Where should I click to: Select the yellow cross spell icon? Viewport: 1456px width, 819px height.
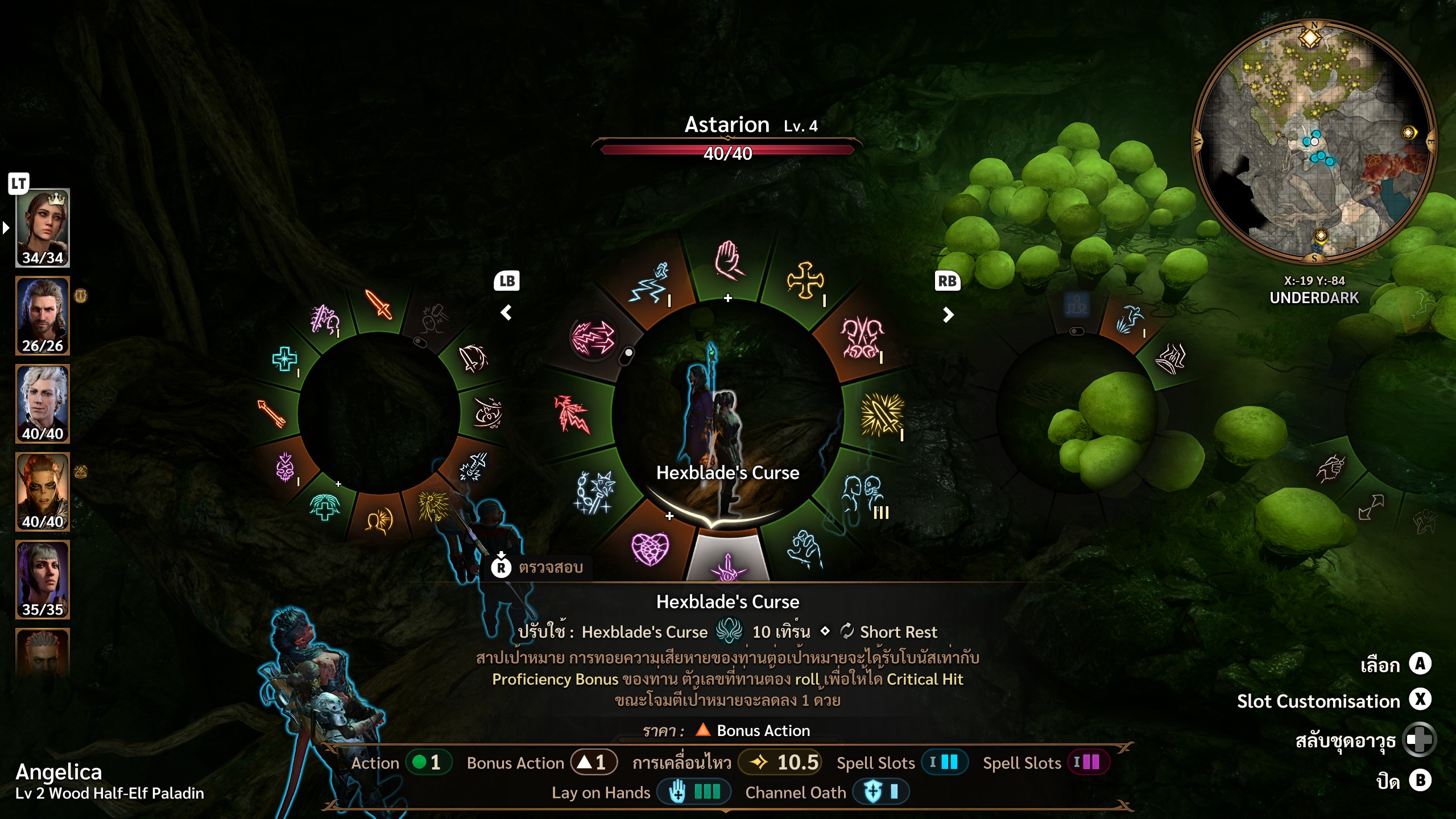point(804,280)
